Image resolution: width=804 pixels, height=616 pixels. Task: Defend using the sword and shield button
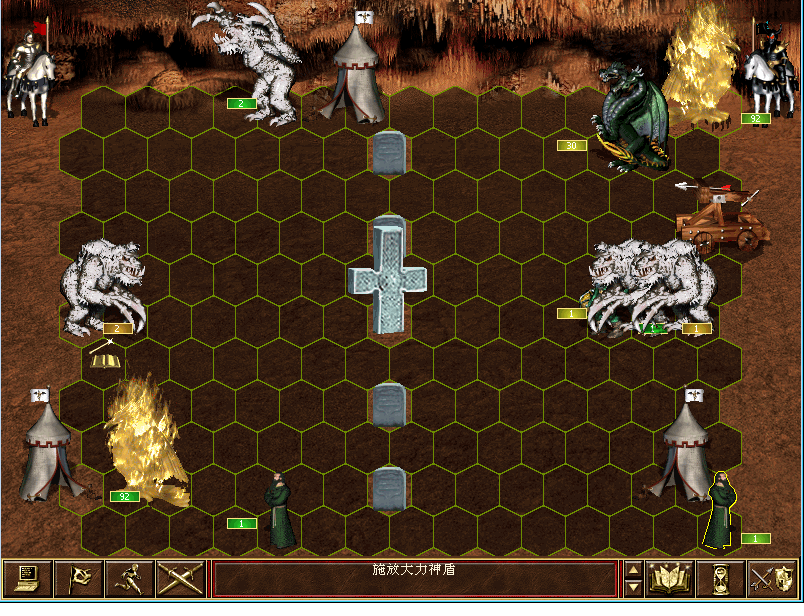pyautogui.click(x=771, y=579)
